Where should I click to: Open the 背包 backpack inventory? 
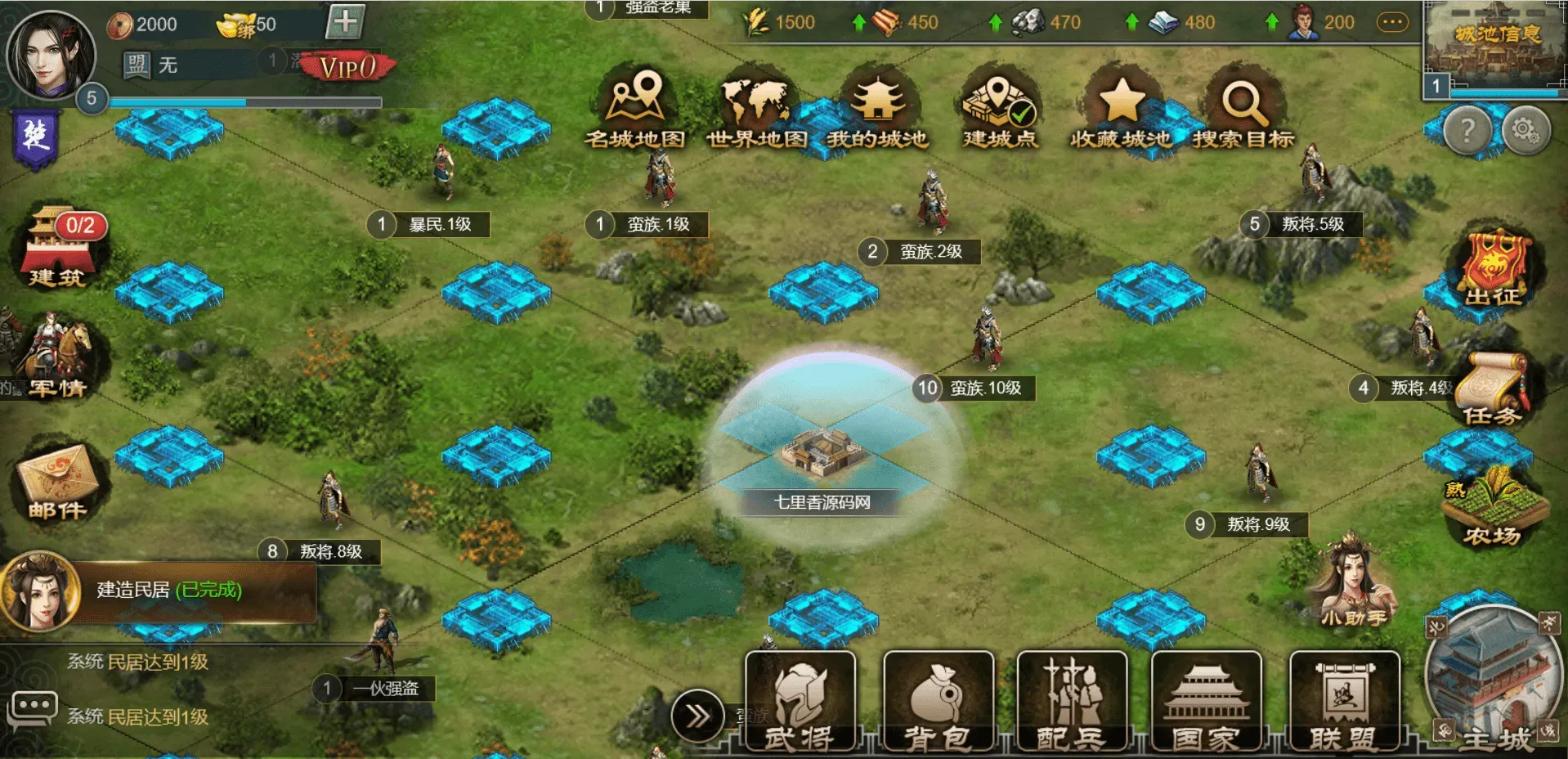pyautogui.click(x=939, y=702)
